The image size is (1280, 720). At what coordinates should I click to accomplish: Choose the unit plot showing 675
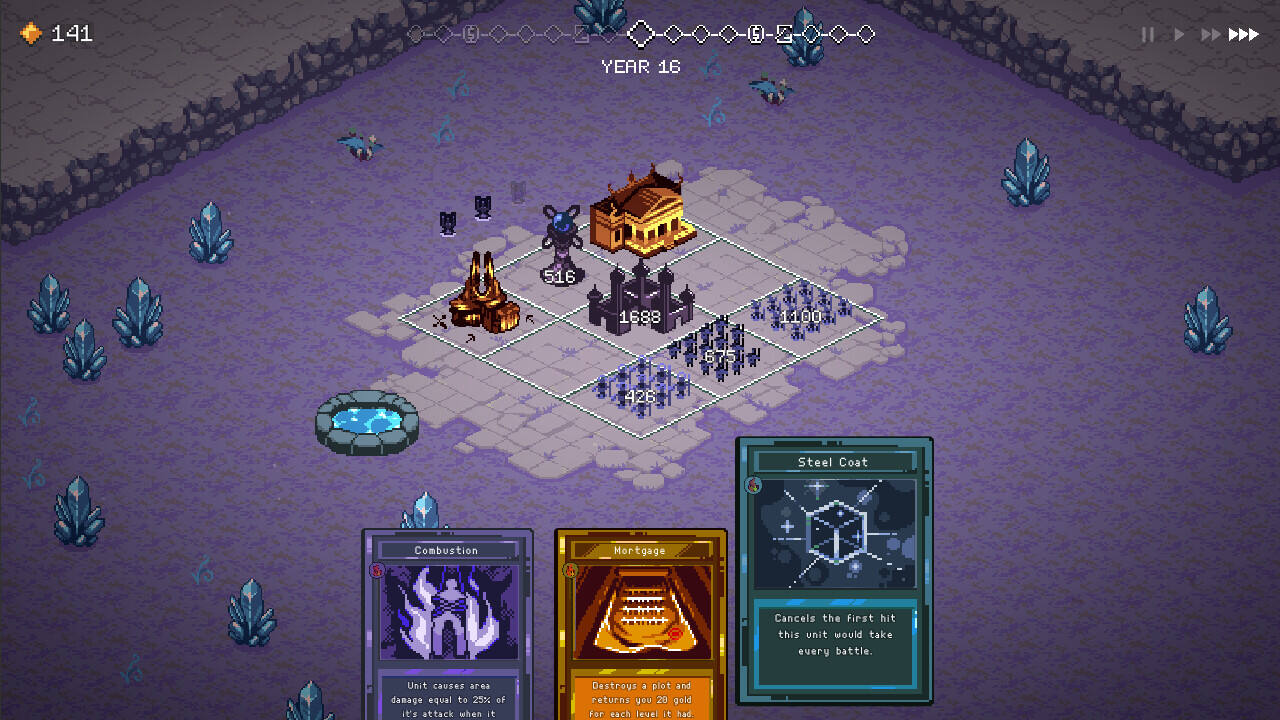[720, 352]
